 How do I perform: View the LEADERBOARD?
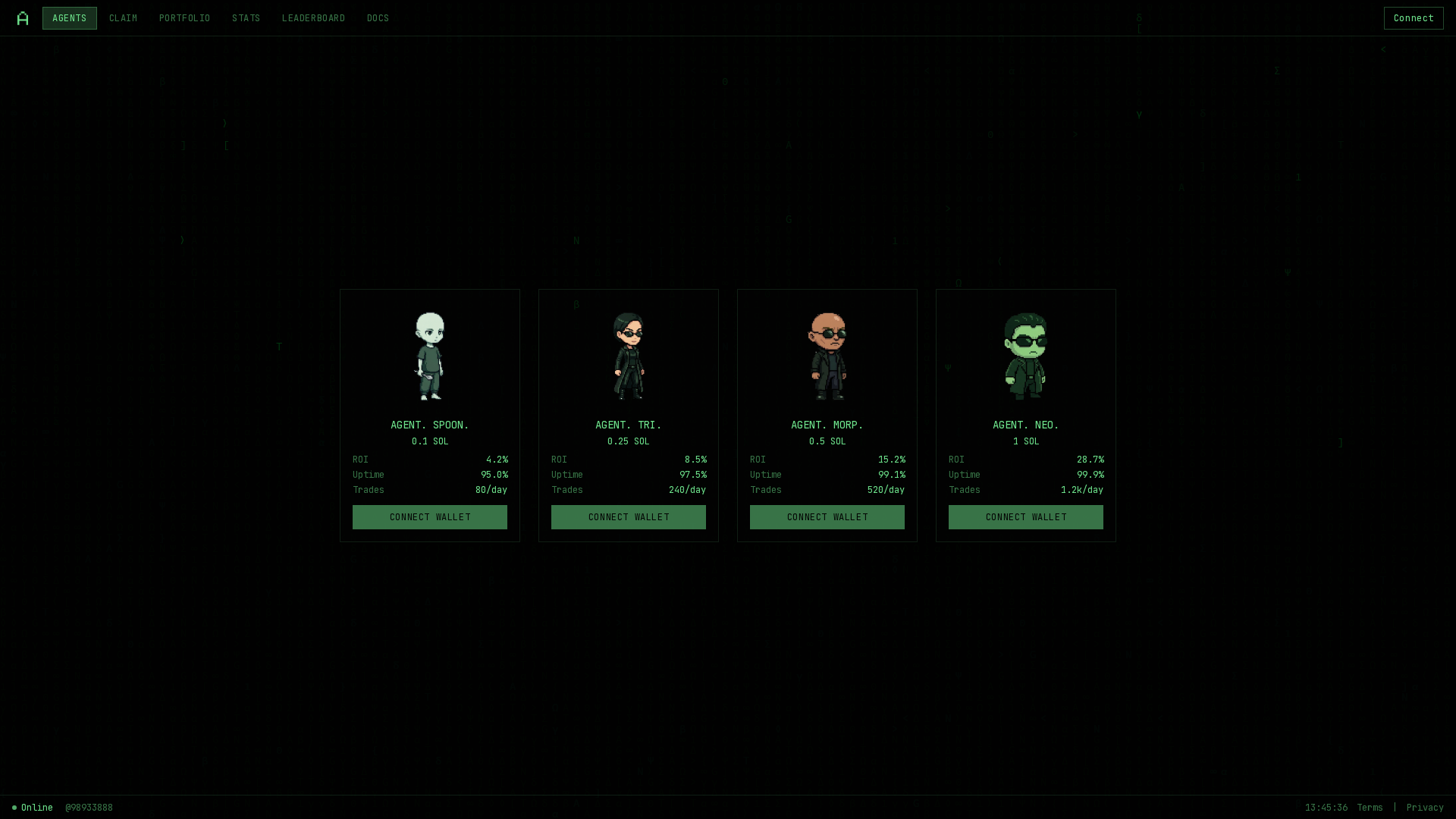[x=313, y=17]
